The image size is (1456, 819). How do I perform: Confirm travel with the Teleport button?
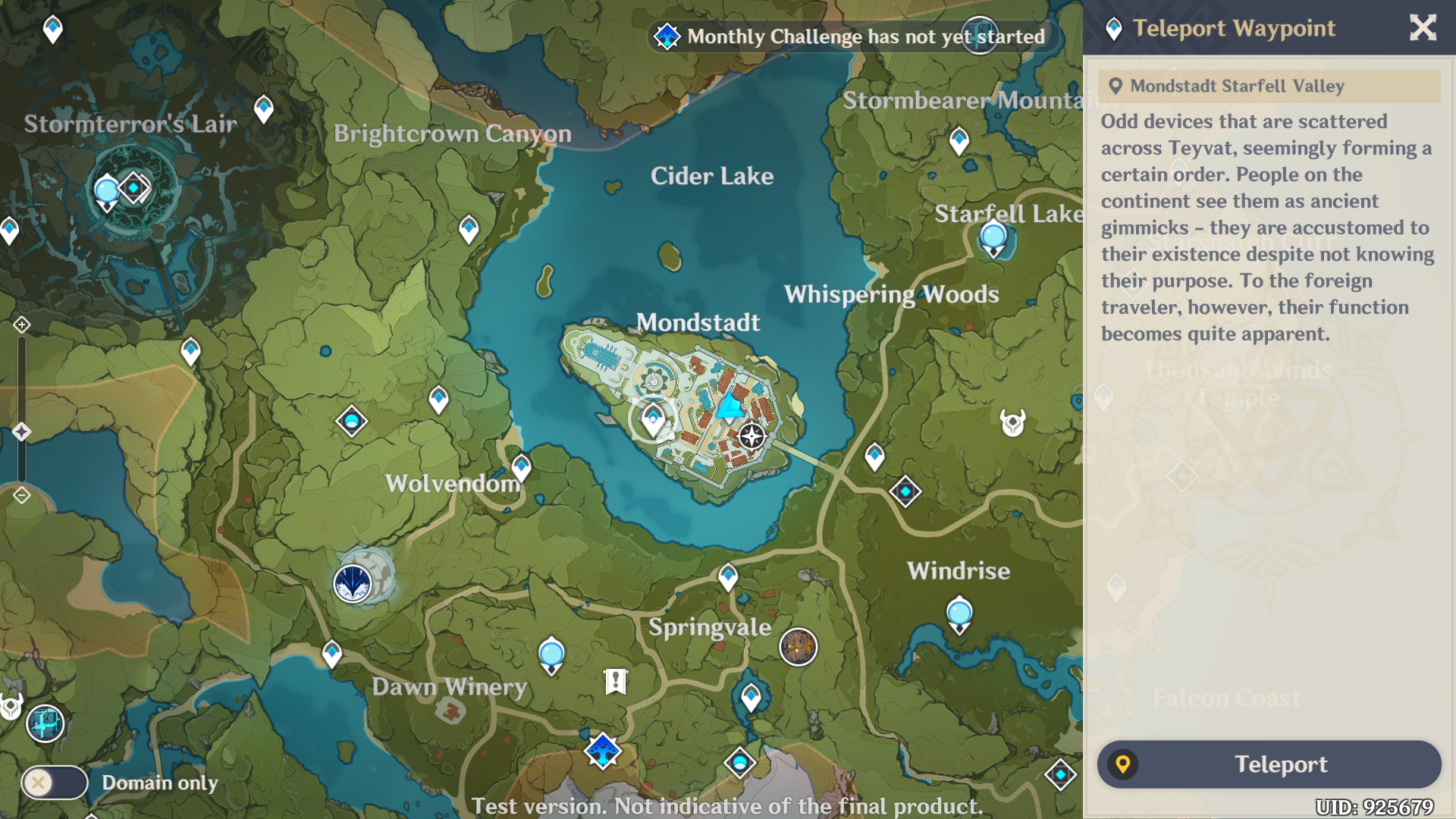pyautogui.click(x=1269, y=764)
